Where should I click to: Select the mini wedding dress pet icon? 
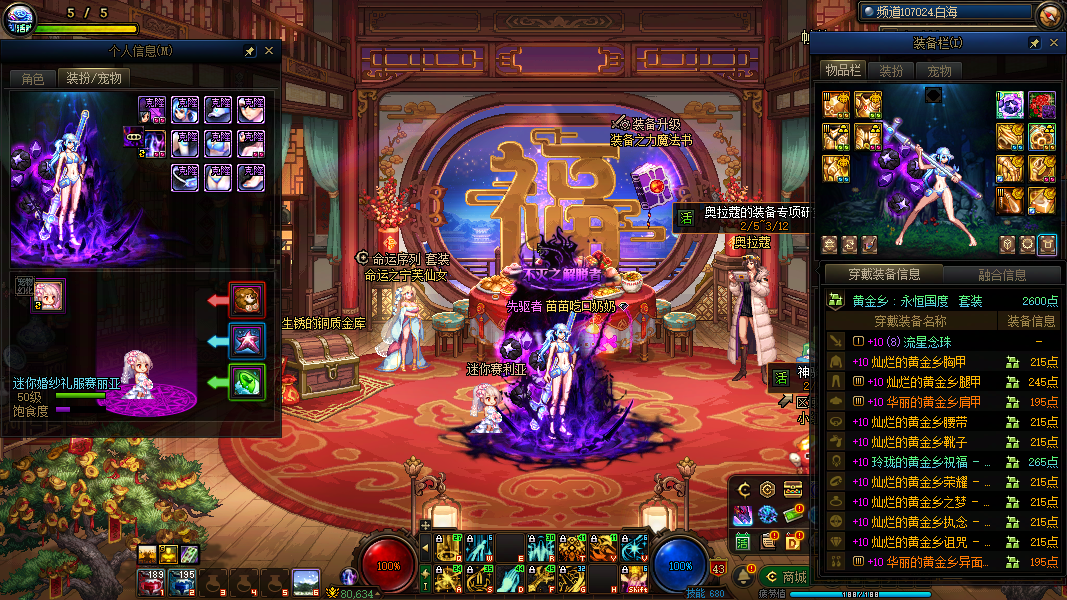pos(49,295)
